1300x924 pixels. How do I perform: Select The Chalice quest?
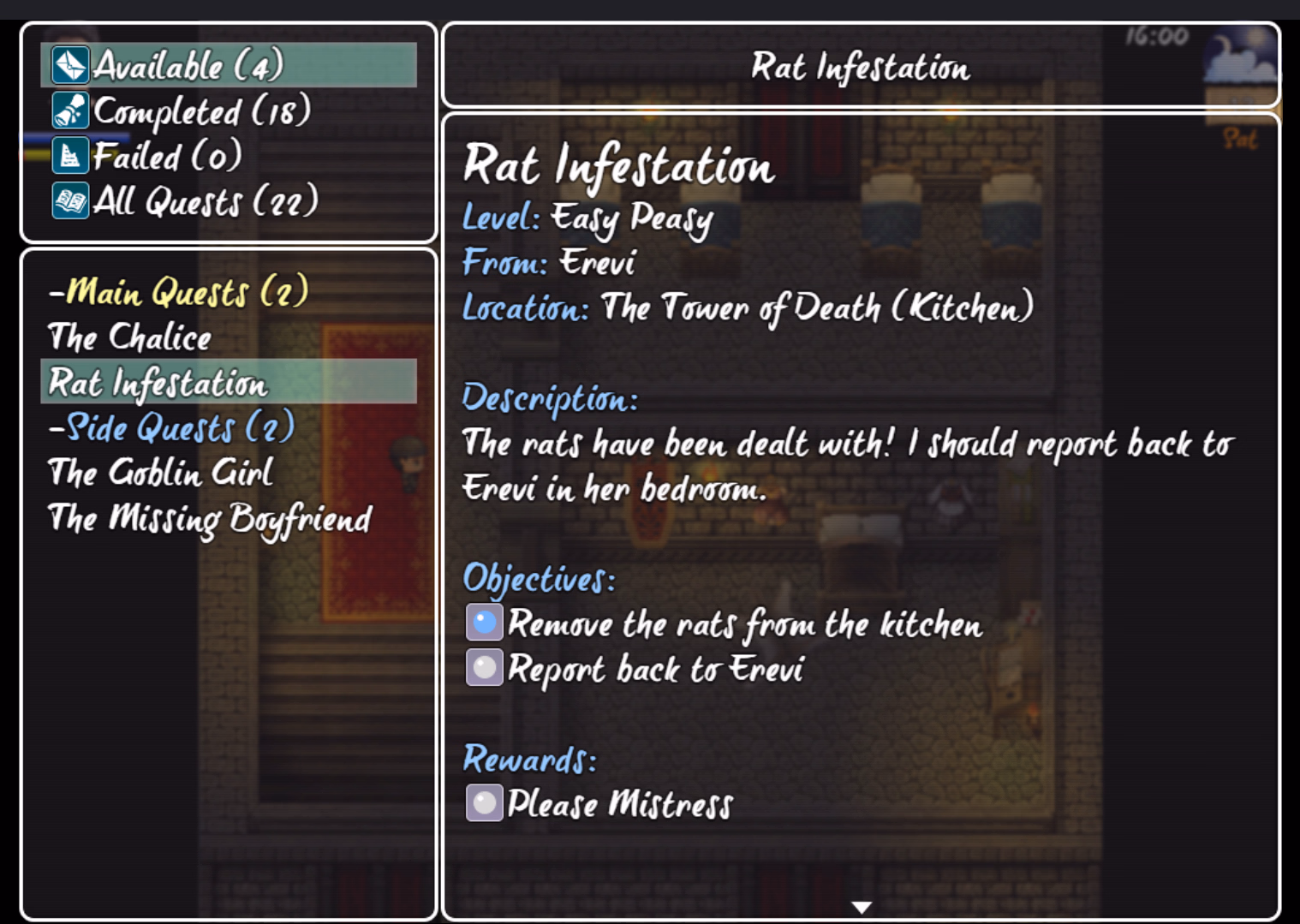(x=130, y=337)
